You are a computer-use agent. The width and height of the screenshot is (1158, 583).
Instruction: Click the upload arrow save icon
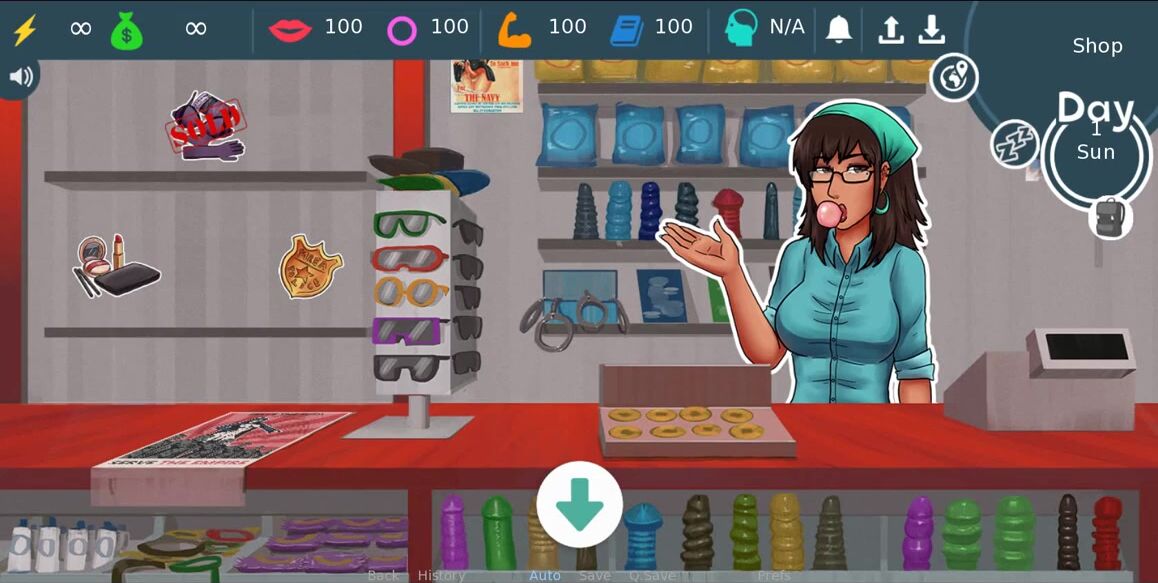click(890, 29)
